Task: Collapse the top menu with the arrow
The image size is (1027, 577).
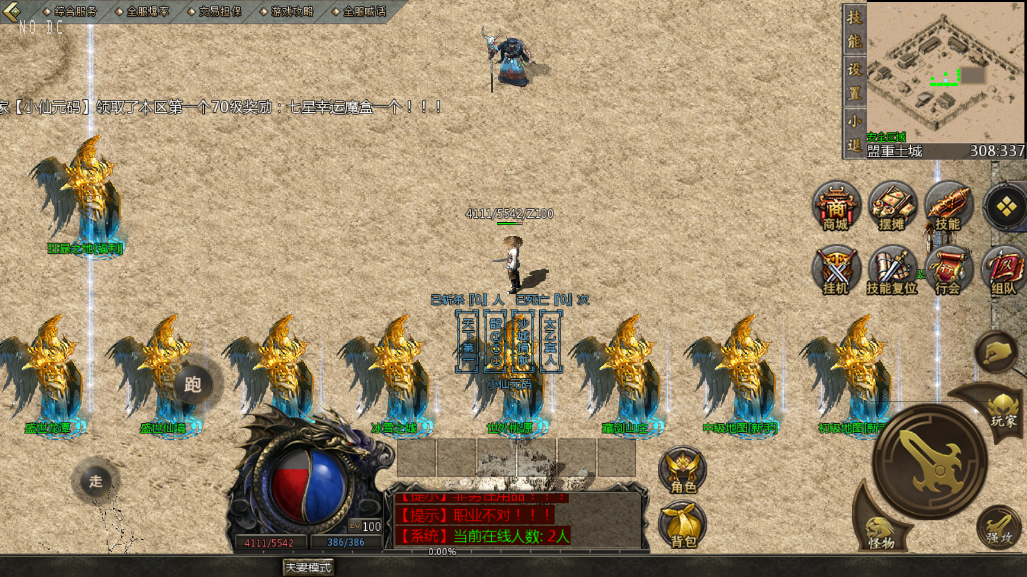Action: 12,11
